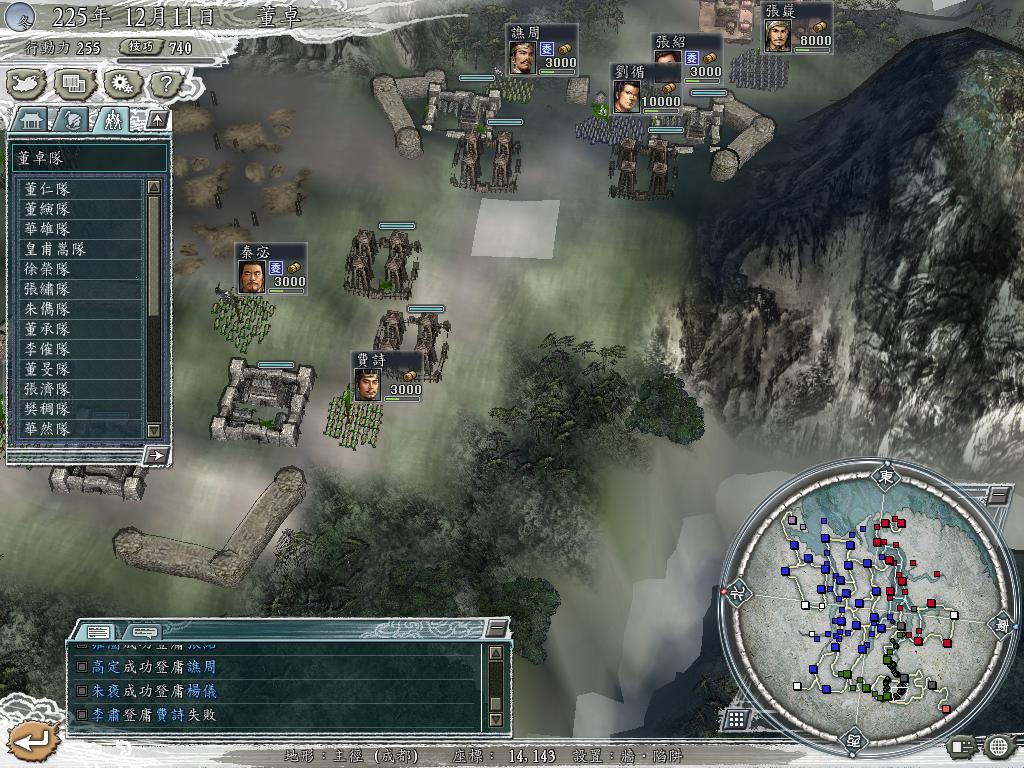Switch to the troop units list tab
The height and width of the screenshot is (768, 1024).
point(113,120)
